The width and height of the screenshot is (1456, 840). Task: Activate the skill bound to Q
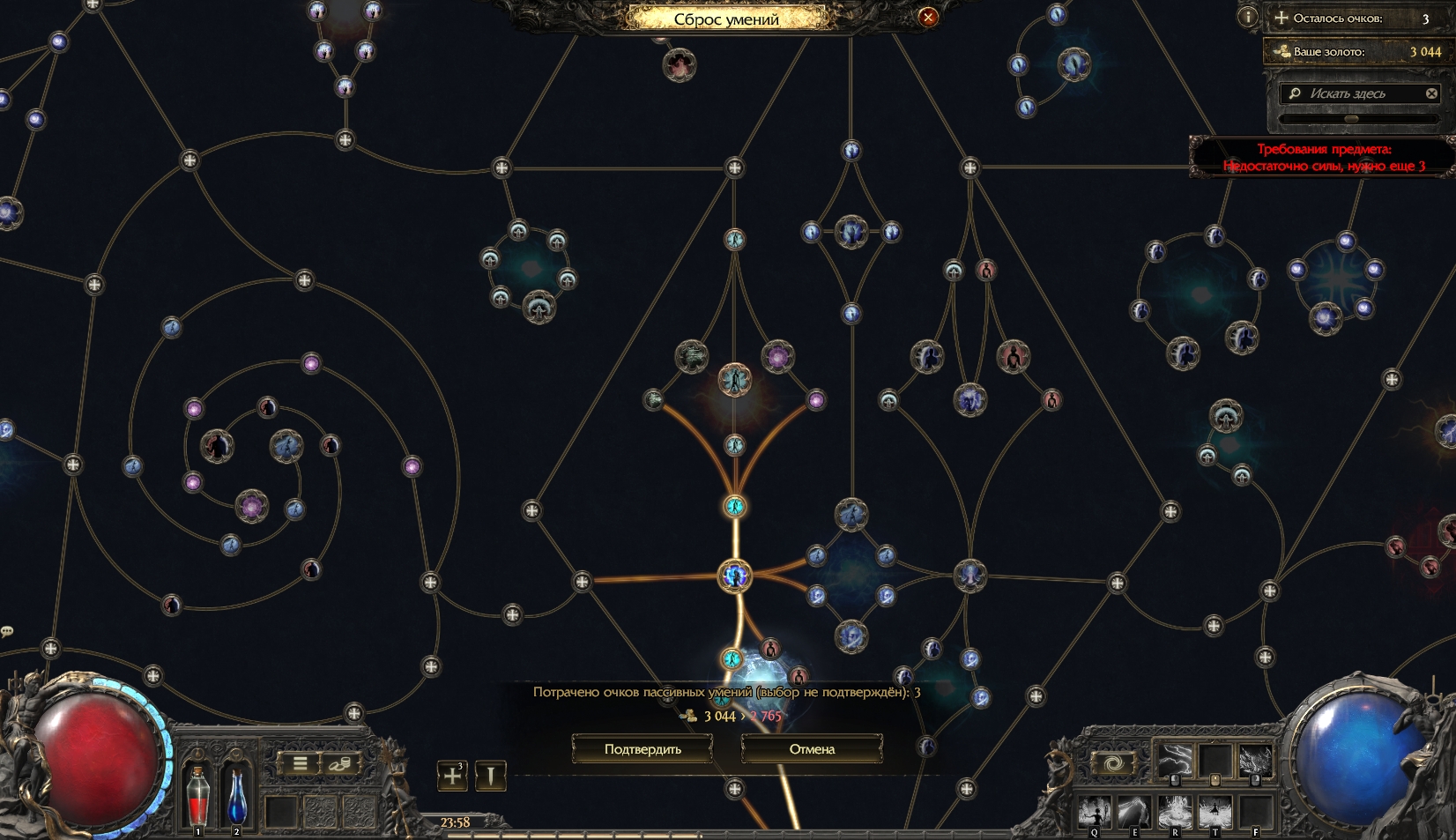(x=1096, y=811)
